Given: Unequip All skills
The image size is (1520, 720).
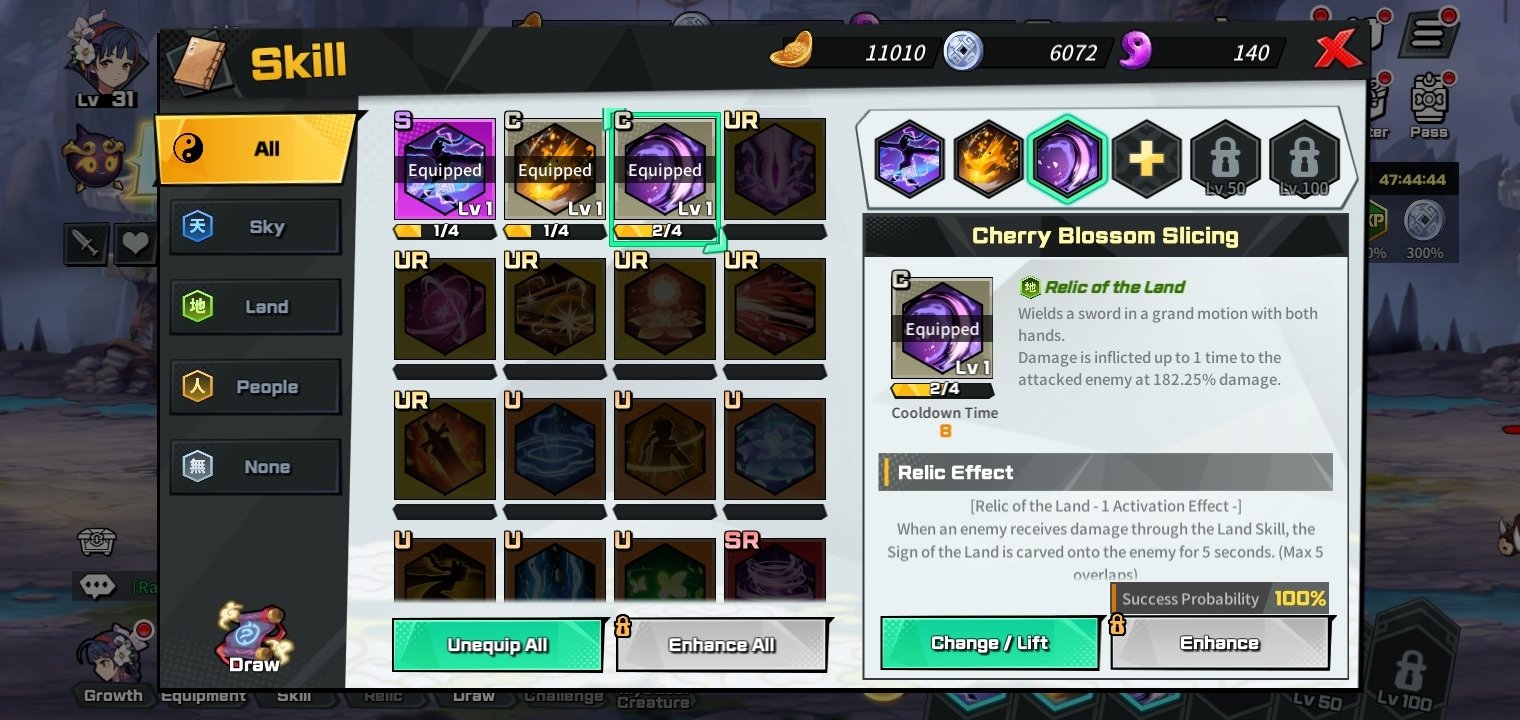Looking at the screenshot, I should [497, 645].
